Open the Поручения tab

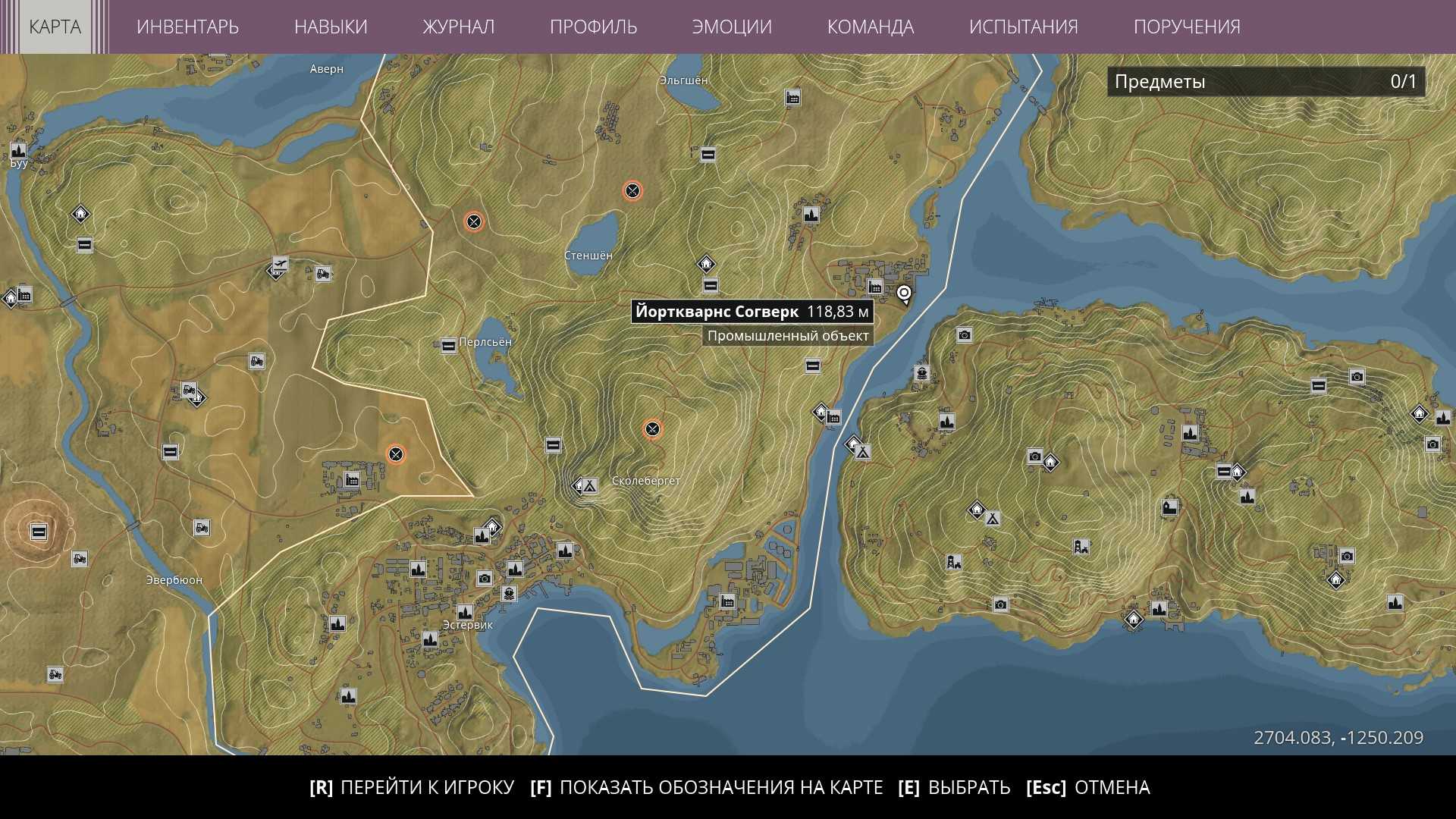pos(1187,27)
